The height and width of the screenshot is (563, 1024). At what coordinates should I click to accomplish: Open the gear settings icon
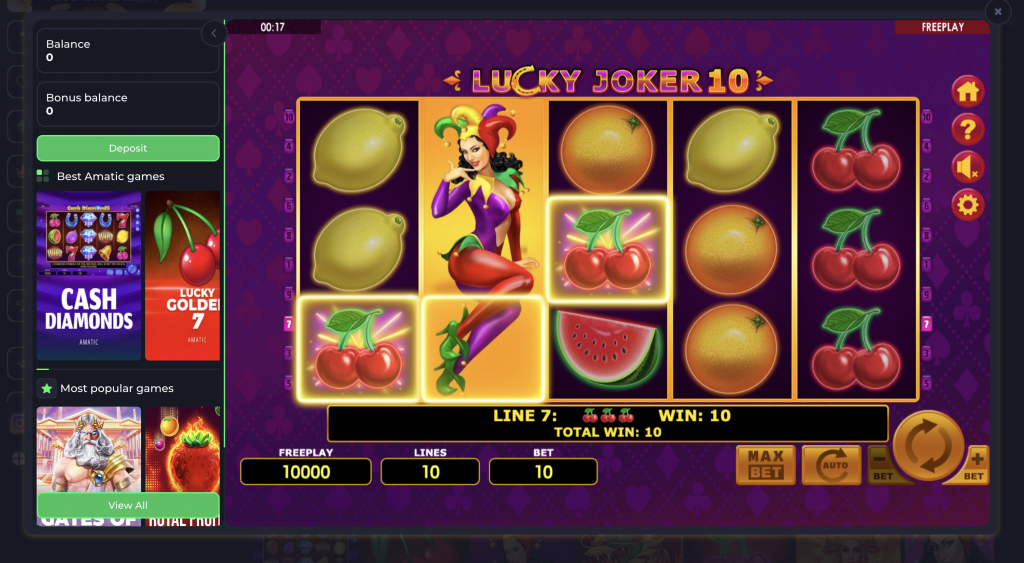point(967,205)
